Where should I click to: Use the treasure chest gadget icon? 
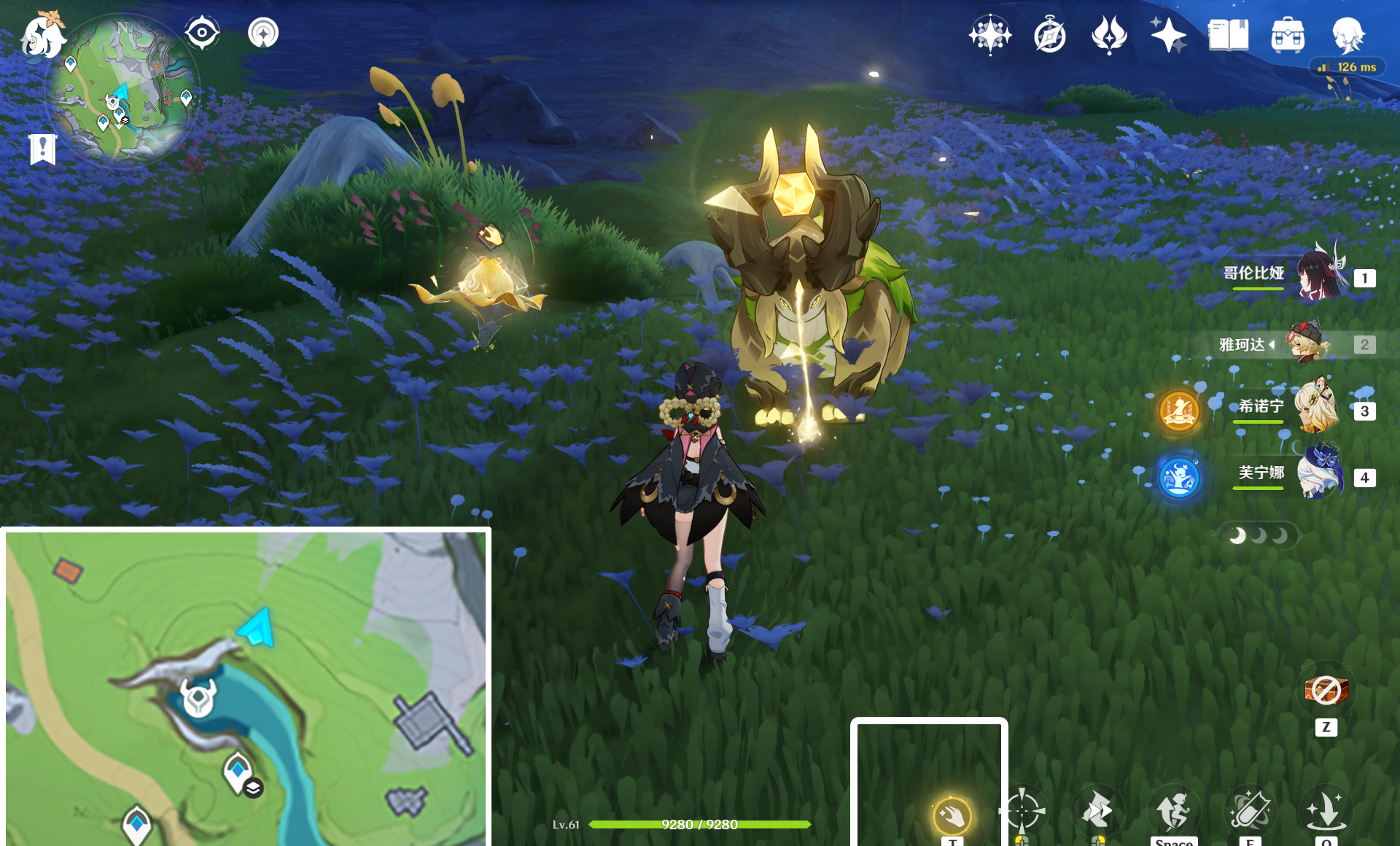click(x=1326, y=689)
